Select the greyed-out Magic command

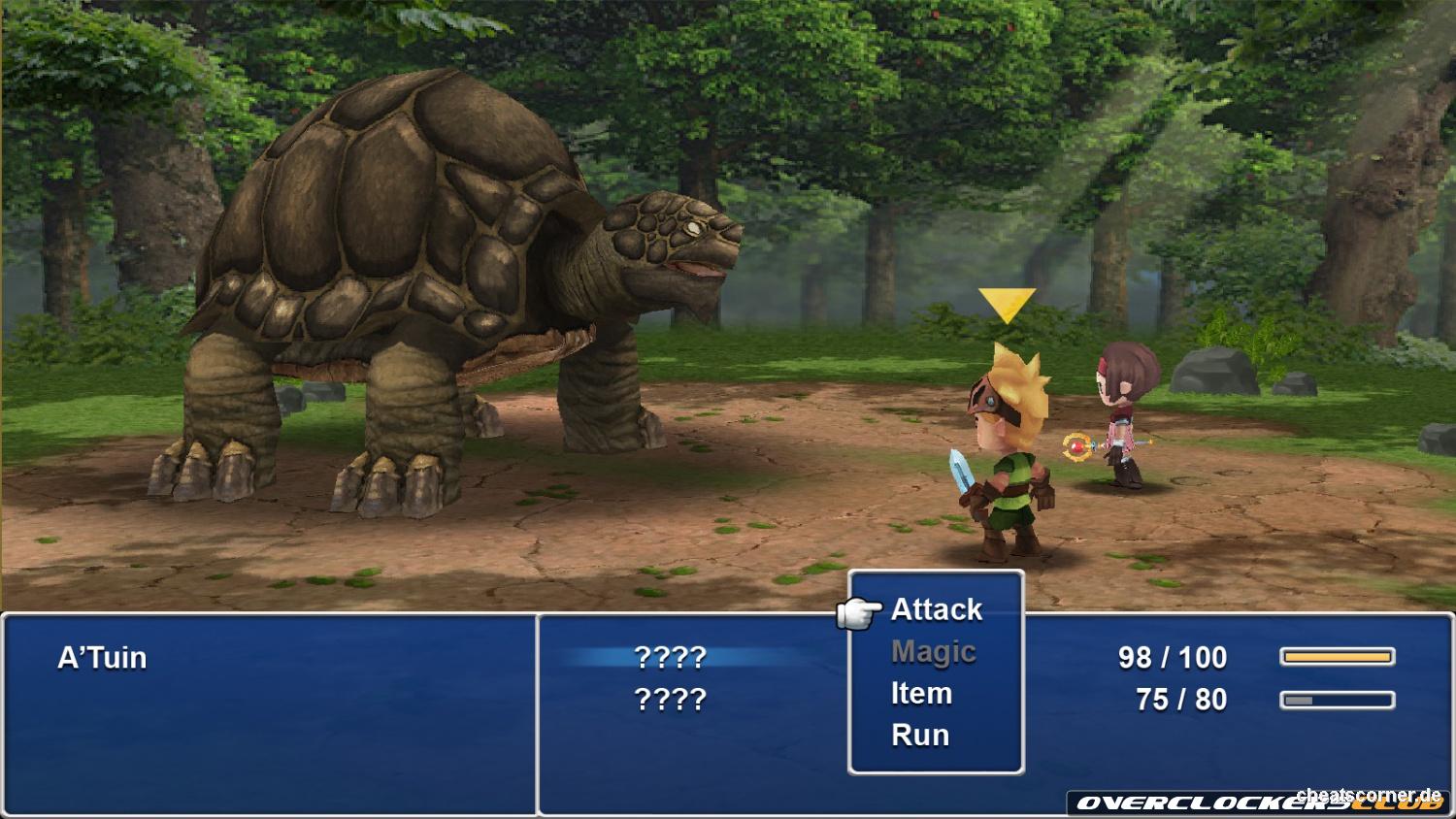coord(933,652)
